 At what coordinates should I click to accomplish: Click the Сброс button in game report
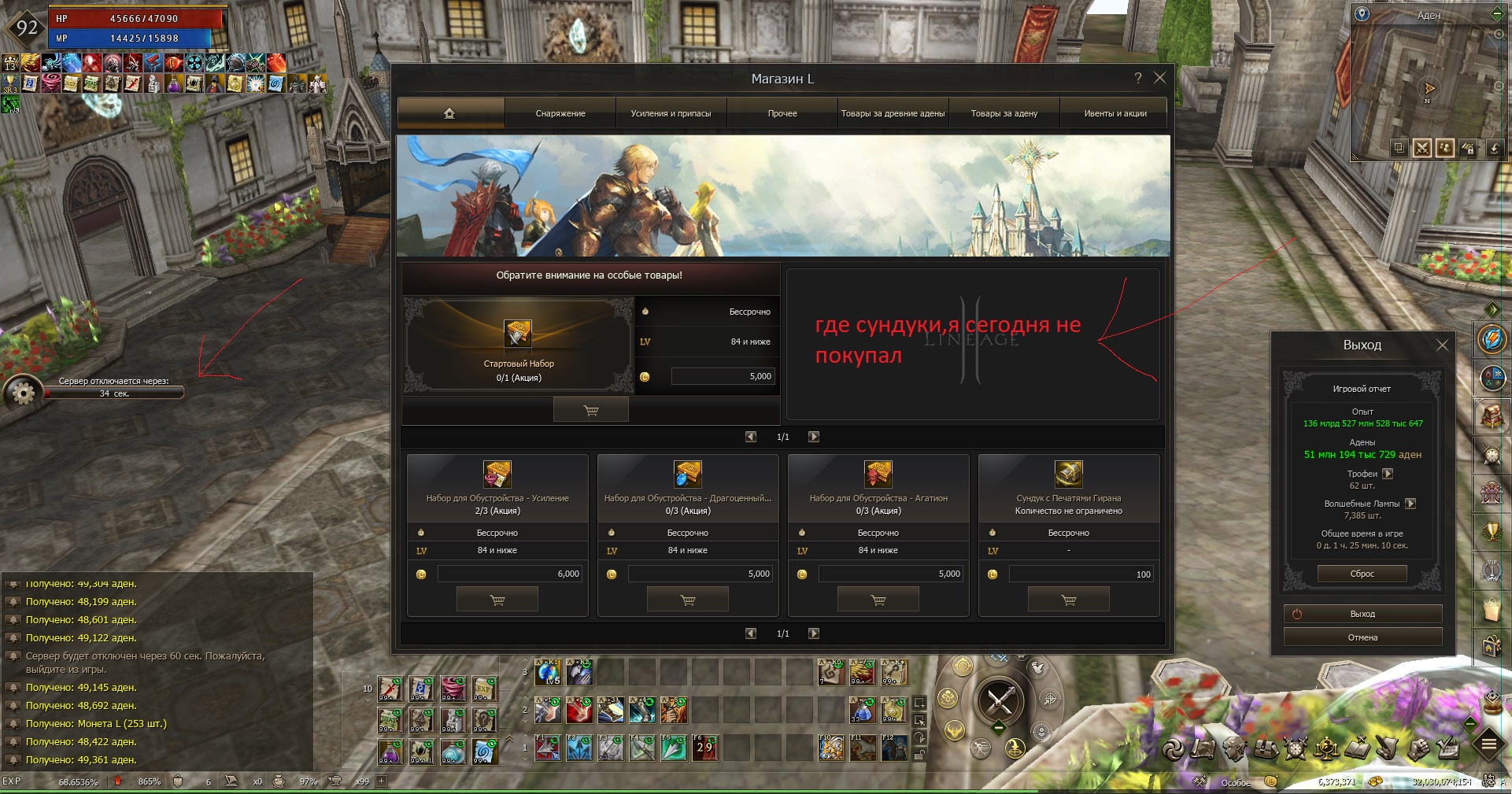[x=1362, y=574]
